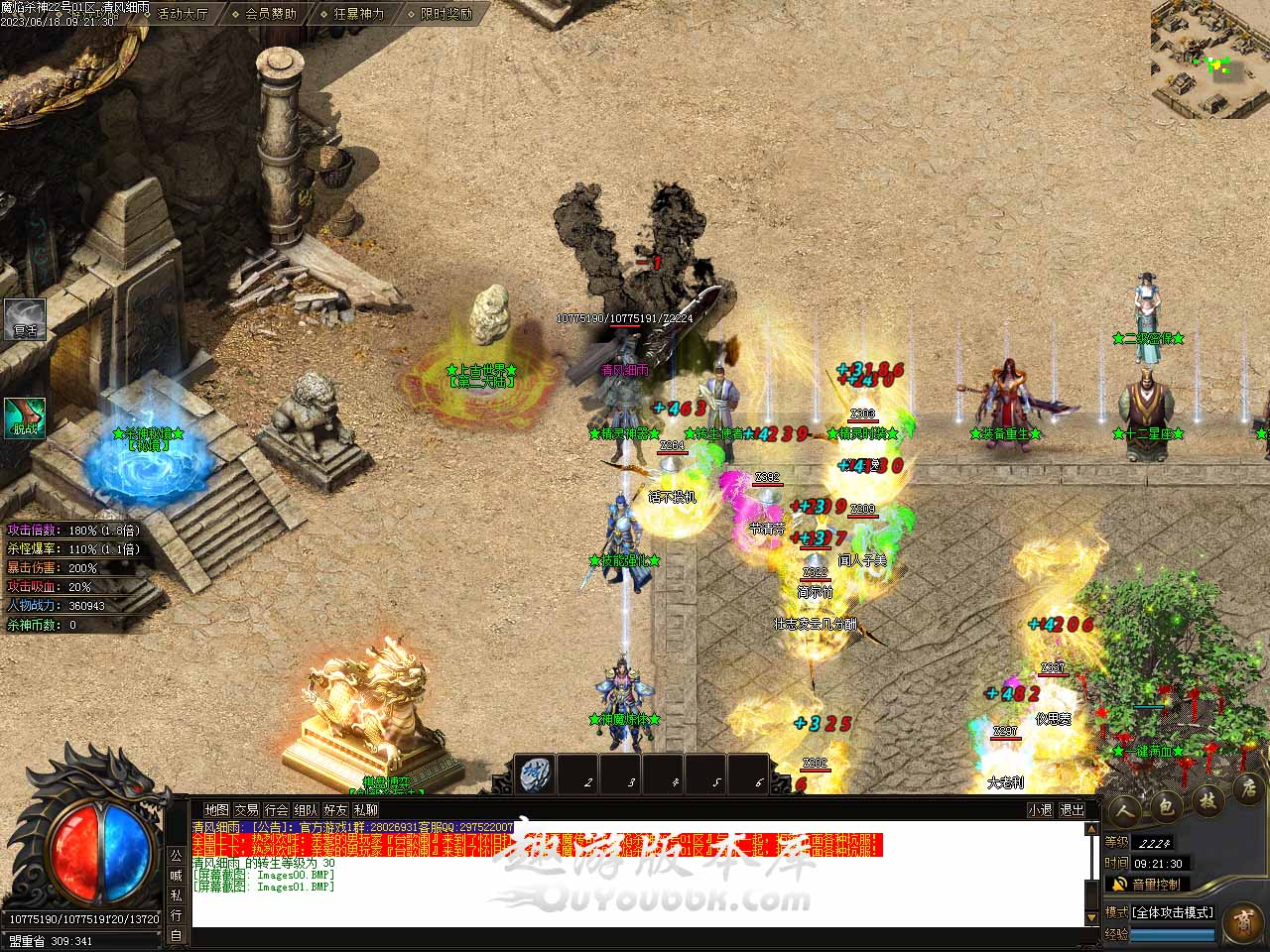Click the 复活 revive icon
The image size is (1270, 952).
pos(25,320)
